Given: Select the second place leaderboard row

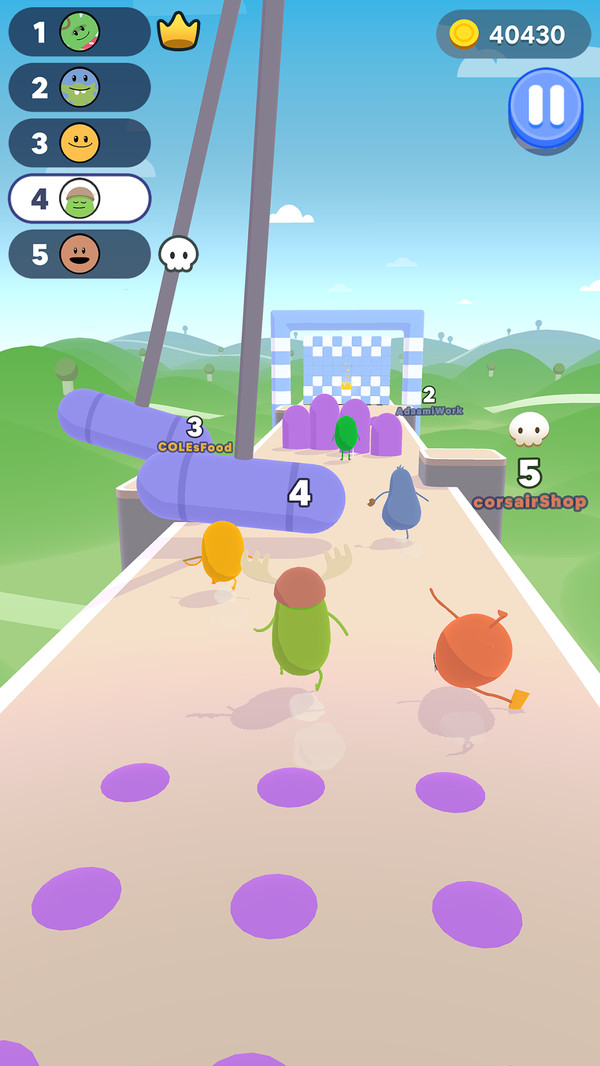Looking at the screenshot, I should [80, 88].
